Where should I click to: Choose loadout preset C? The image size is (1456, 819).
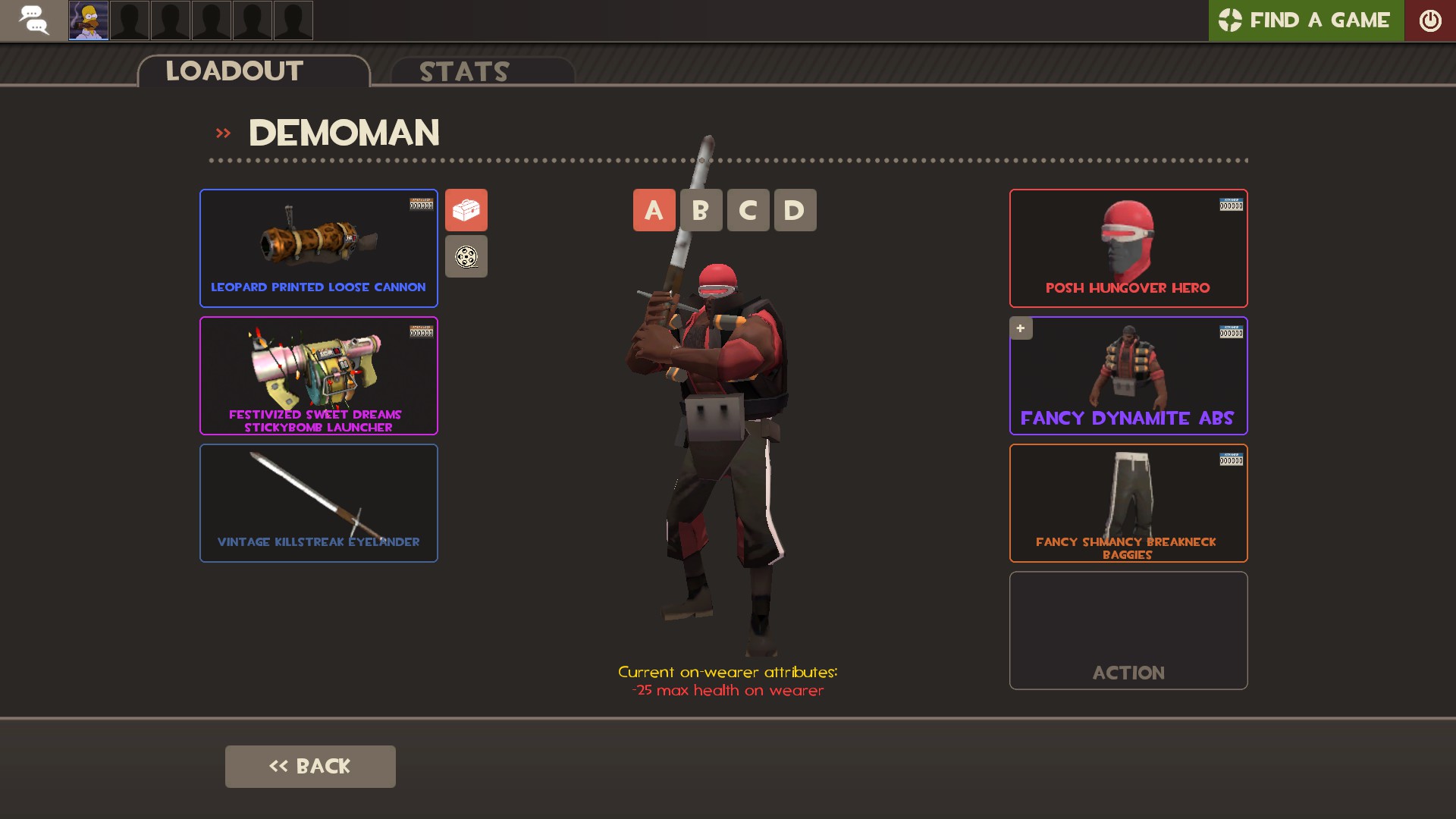click(x=748, y=210)
